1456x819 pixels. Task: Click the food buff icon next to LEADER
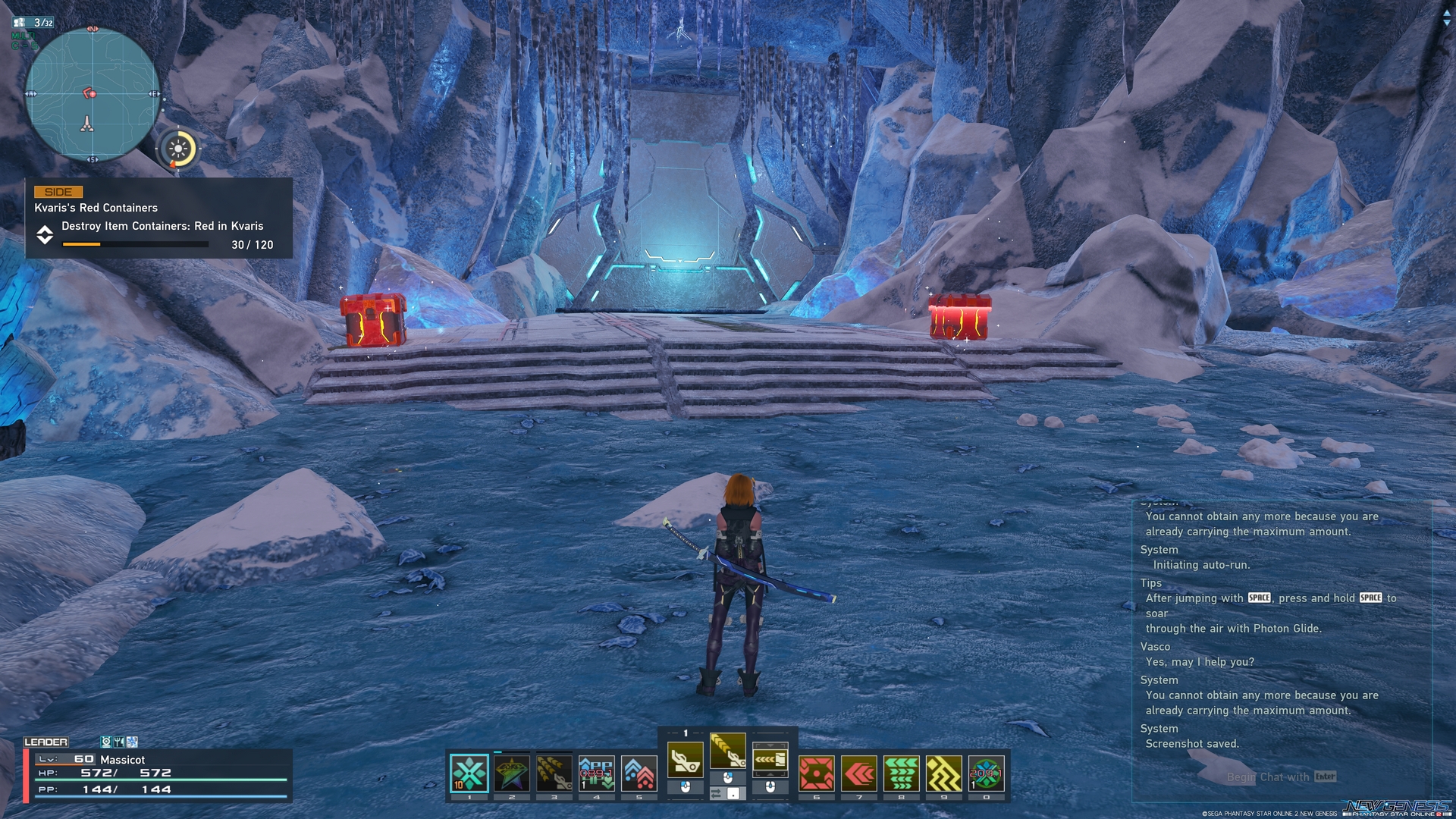pyautogui.click(x=119, y=742)
